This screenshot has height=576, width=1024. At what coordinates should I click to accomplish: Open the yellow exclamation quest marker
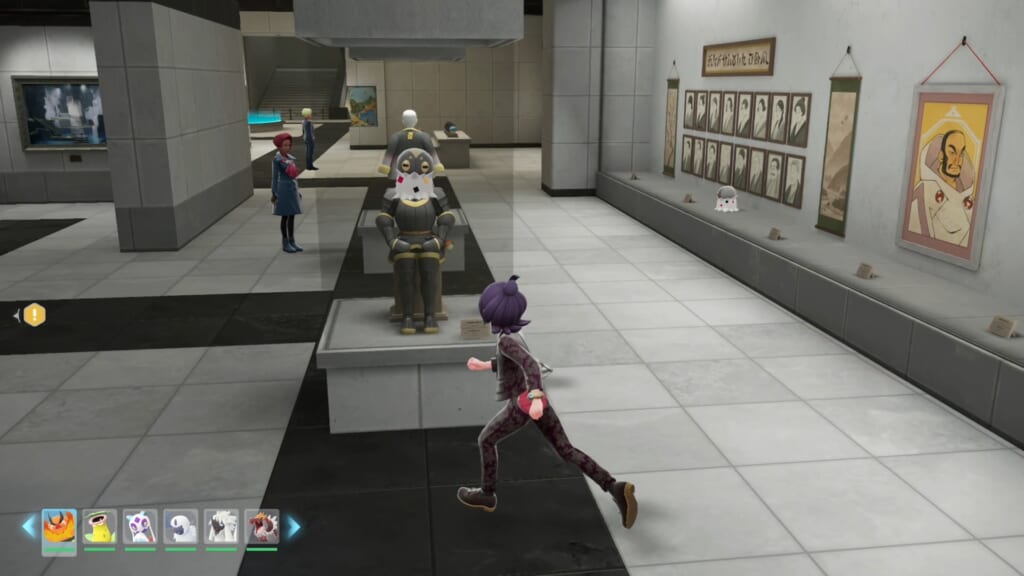coord(35,315)
